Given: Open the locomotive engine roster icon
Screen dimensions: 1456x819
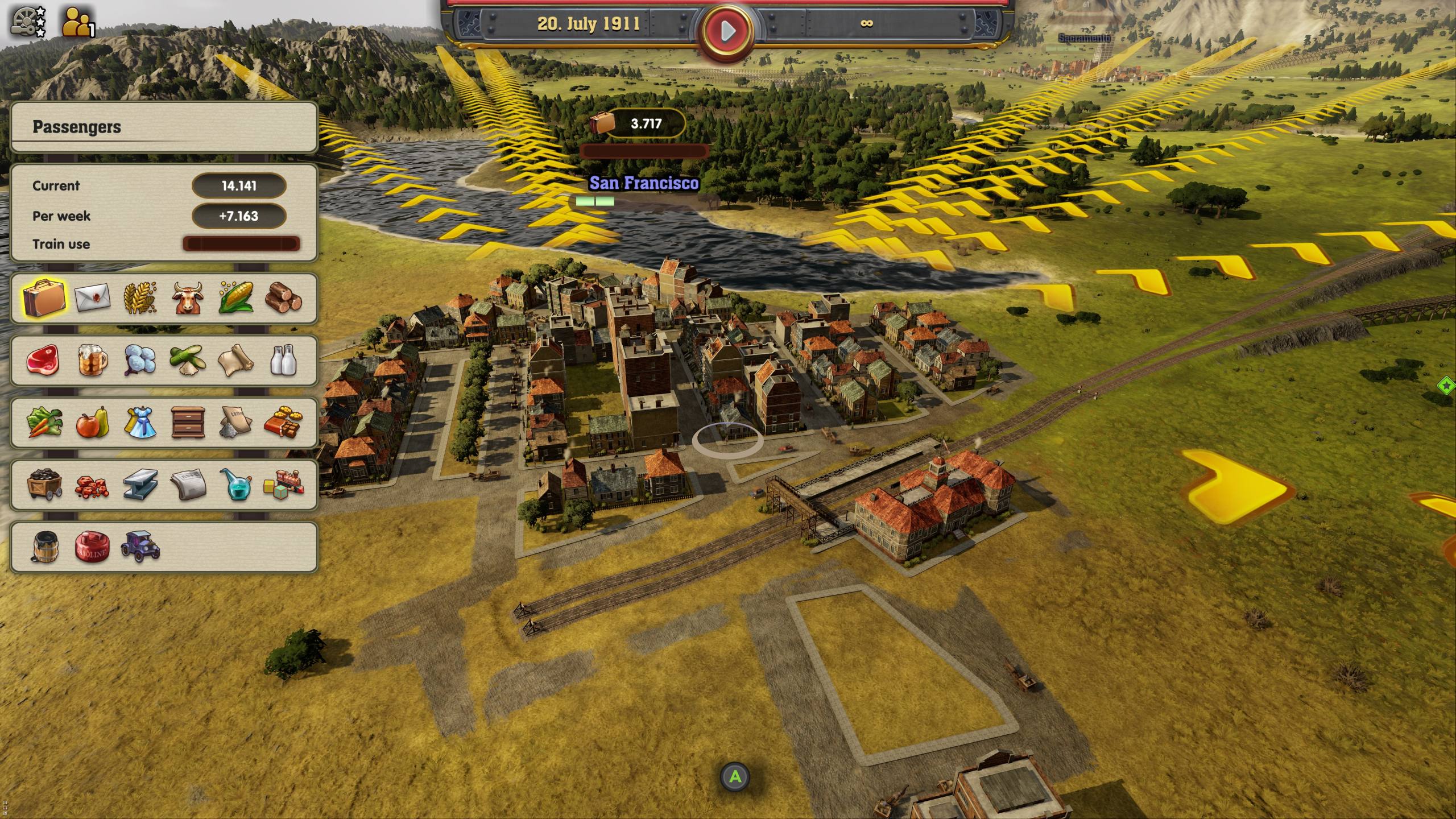Looking at the screenshot, I should [x=23, y=20].
